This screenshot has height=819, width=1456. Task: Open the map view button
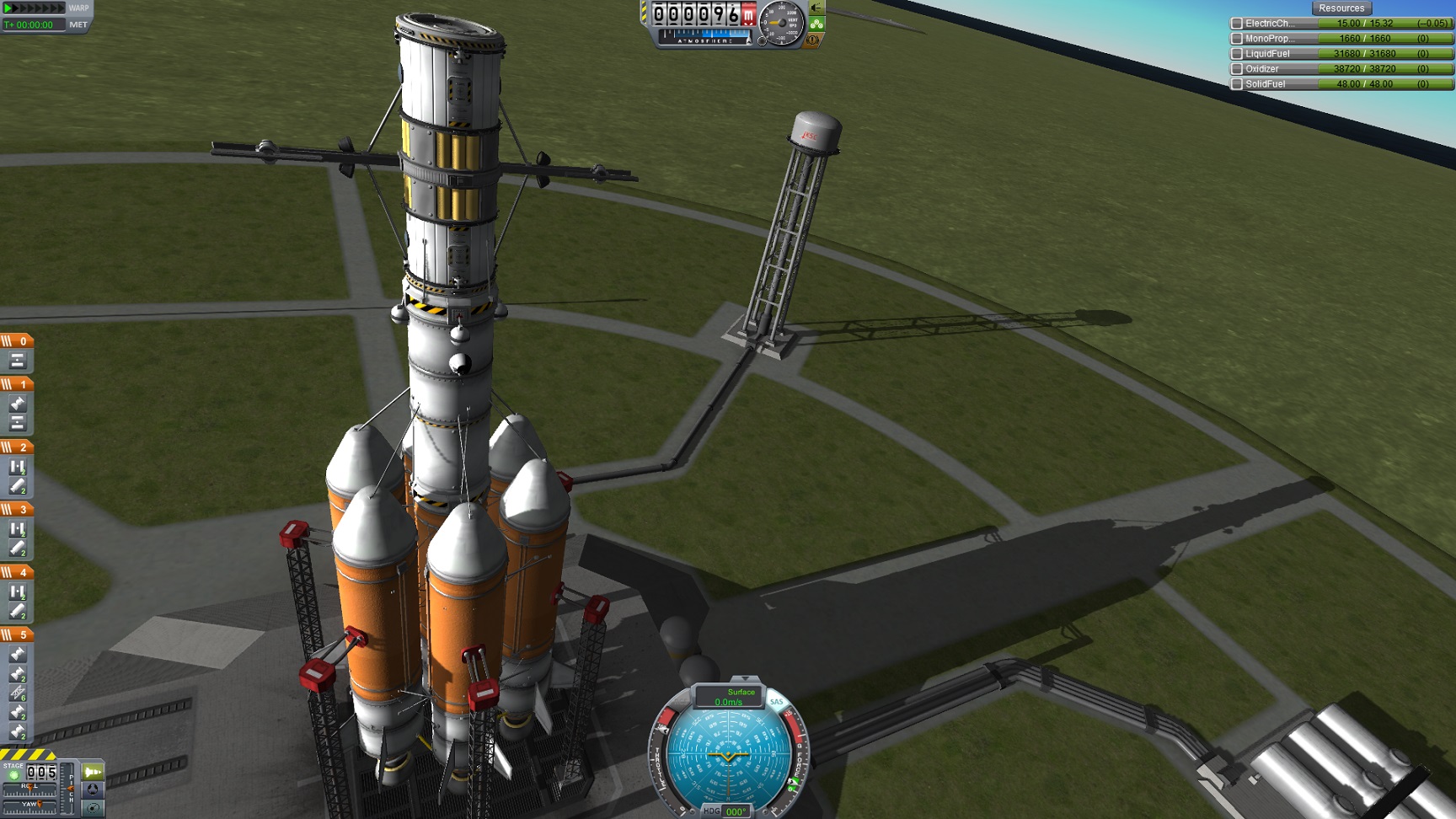[x=93, y=808]
